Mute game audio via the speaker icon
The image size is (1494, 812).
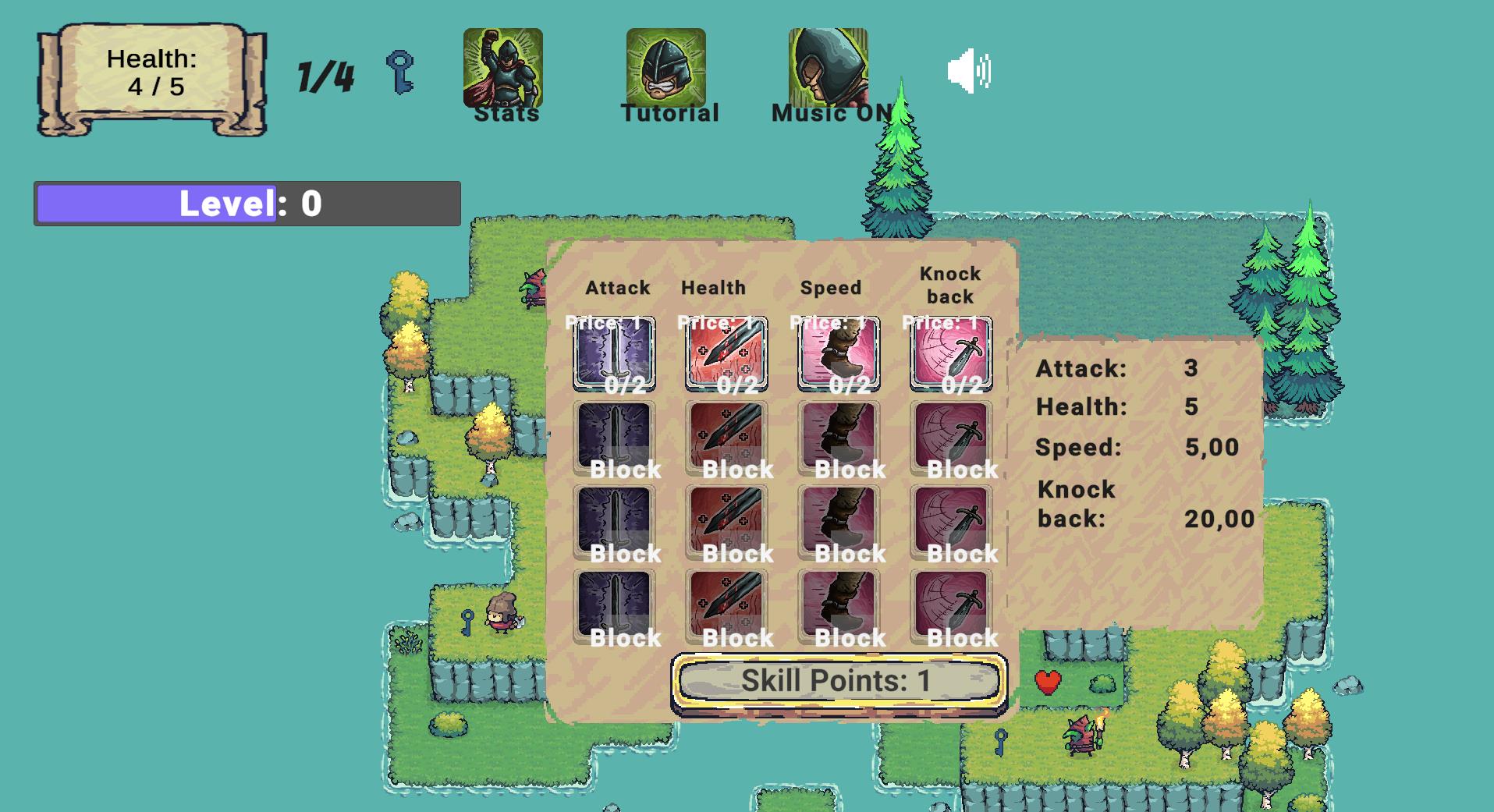click(970, 72)
